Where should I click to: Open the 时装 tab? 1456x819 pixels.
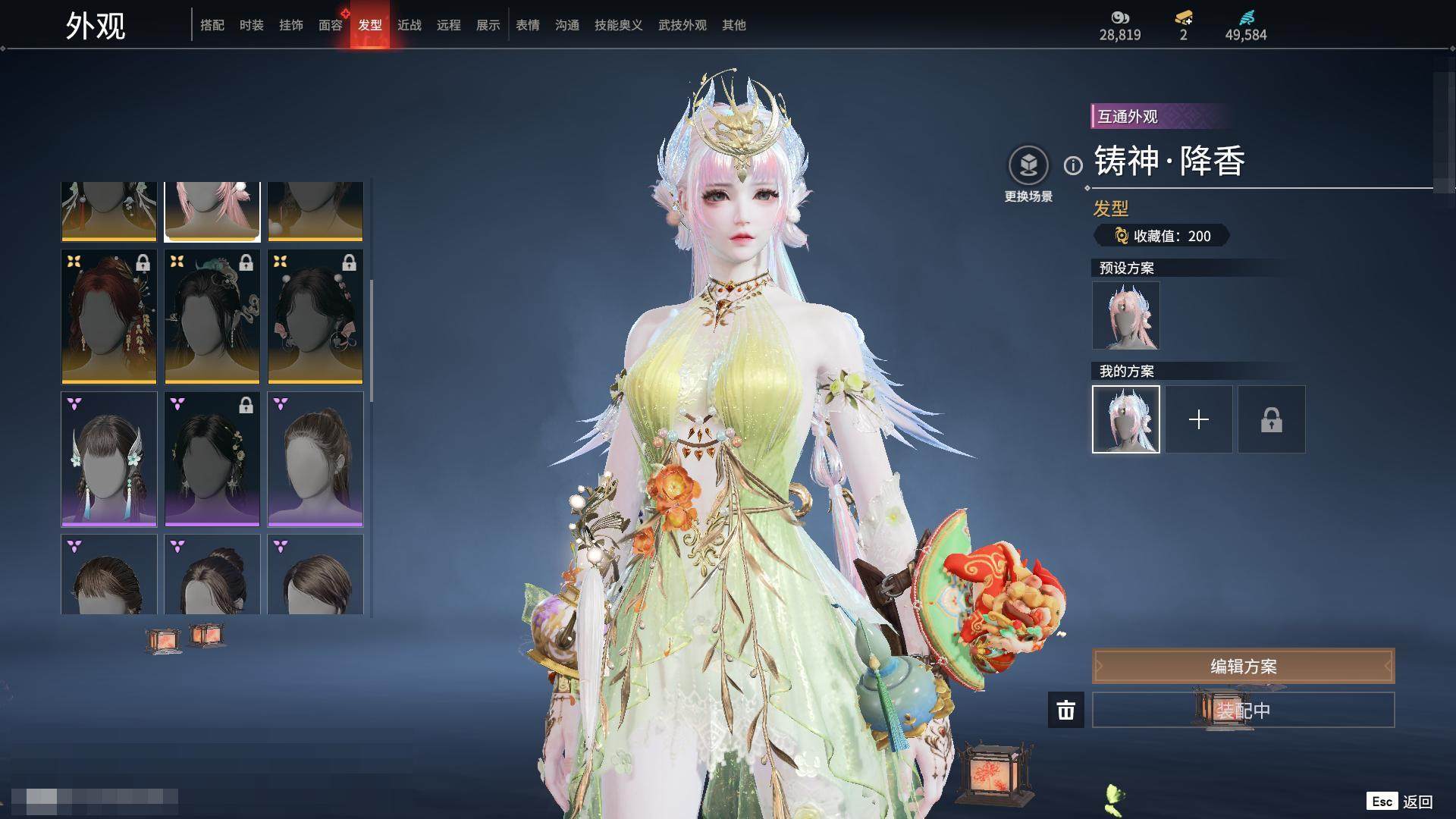pos(252,25)
